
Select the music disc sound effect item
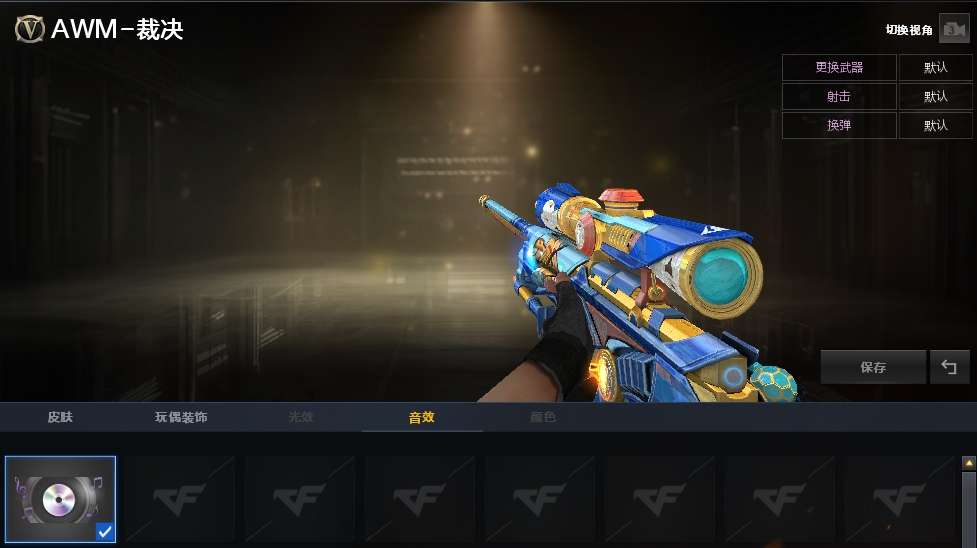(60, 499)
